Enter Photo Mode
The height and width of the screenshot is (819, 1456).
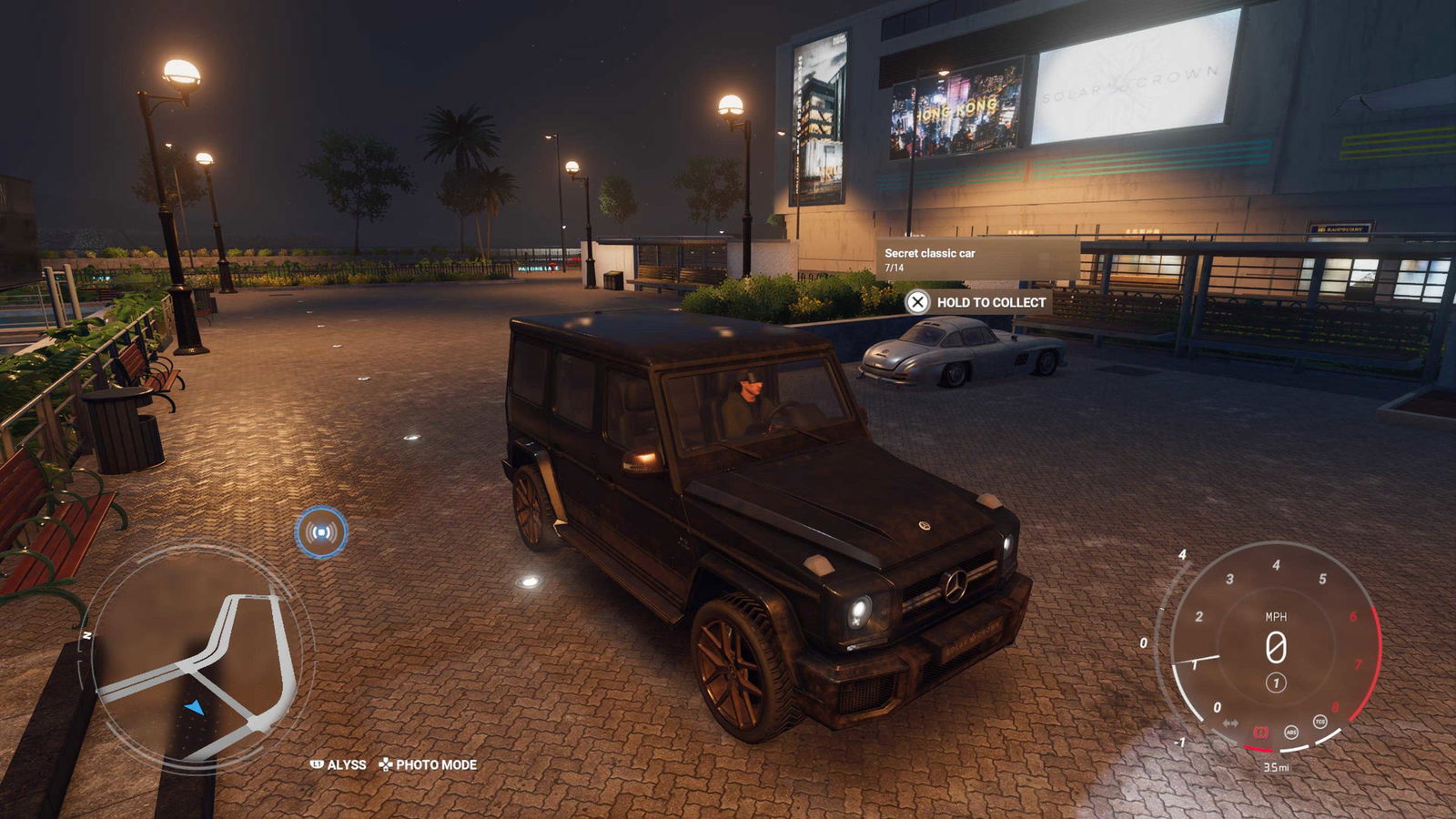click(428, 764)
